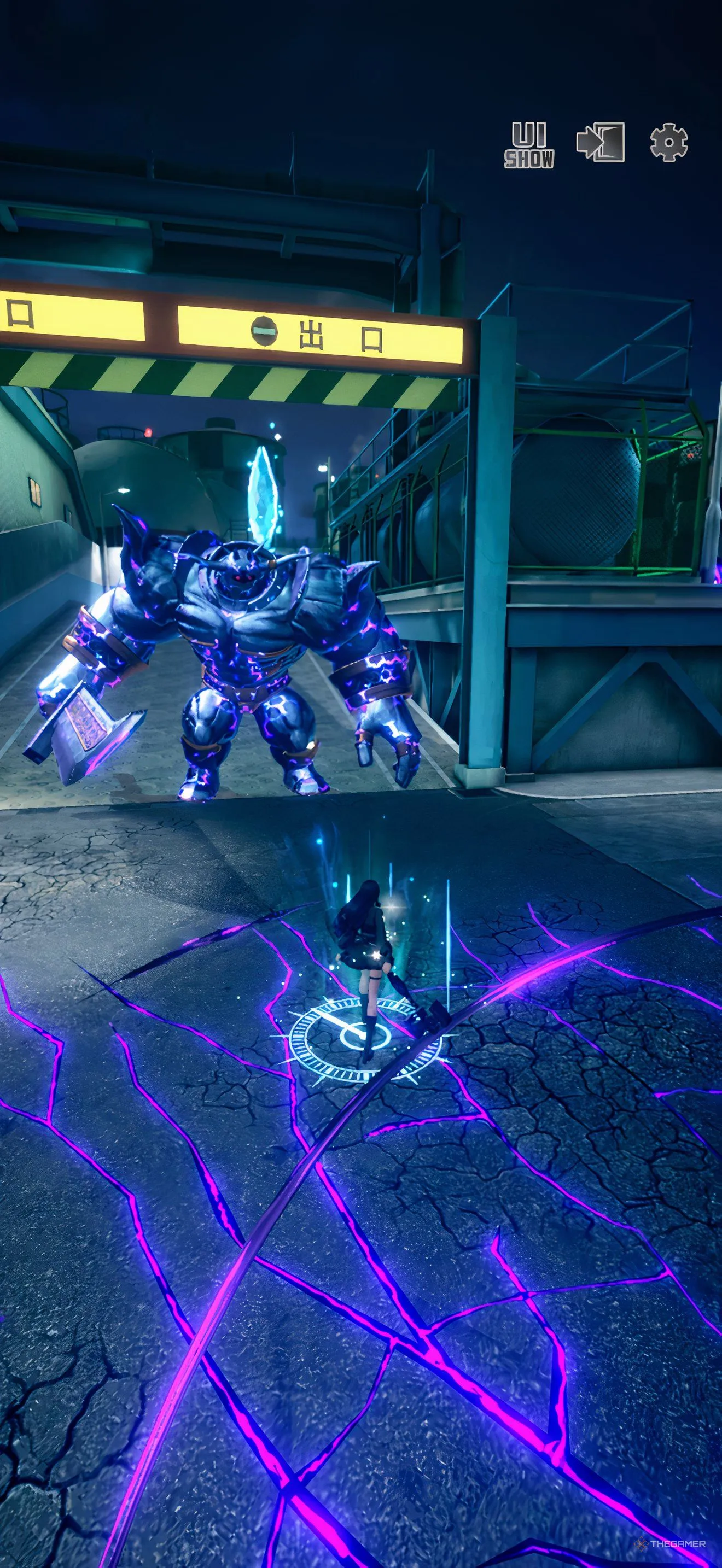Open the gear settings menu
The image size is (722, 1568).
coord(668,143)
